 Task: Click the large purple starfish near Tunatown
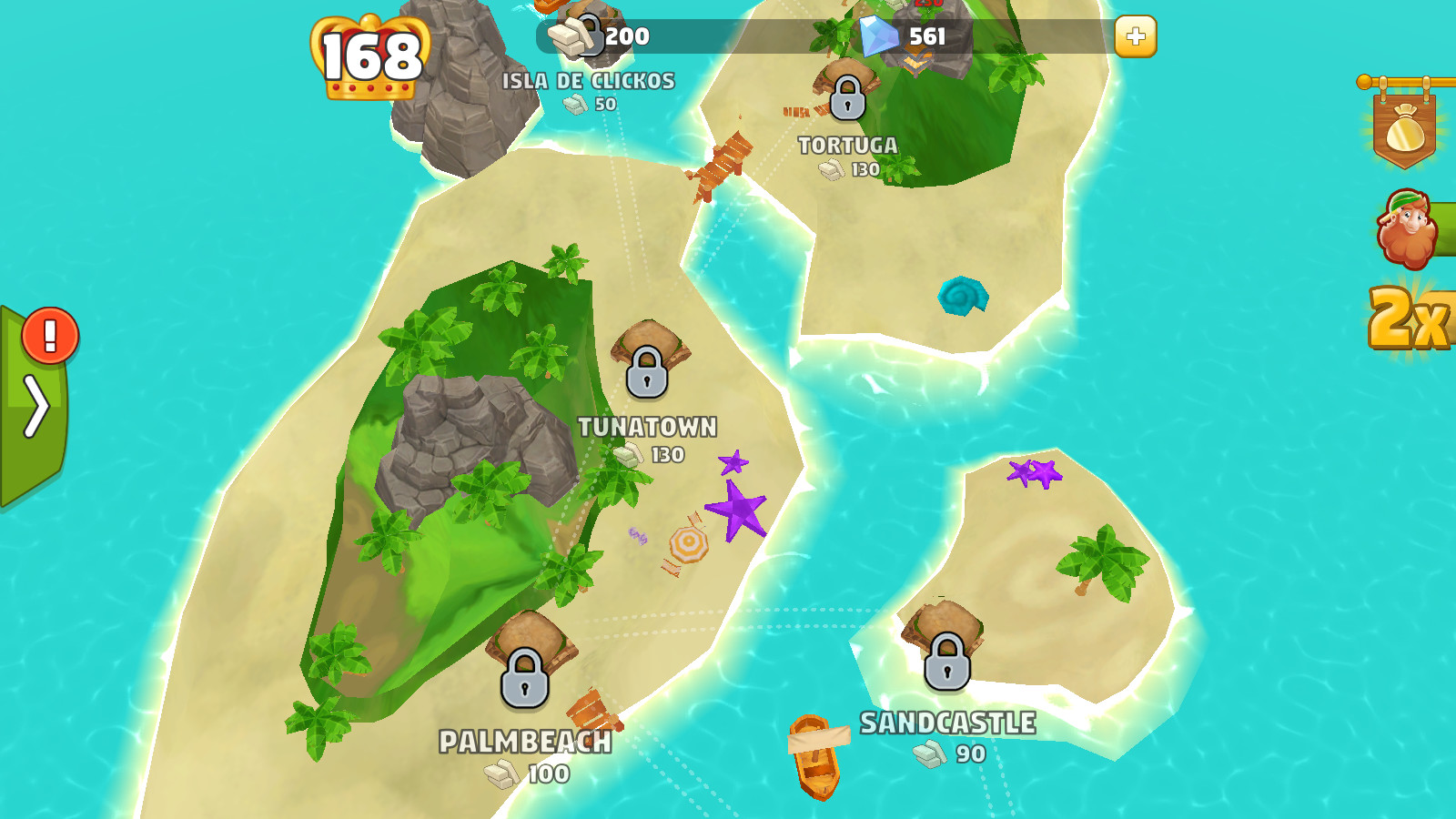coord(739,511)
